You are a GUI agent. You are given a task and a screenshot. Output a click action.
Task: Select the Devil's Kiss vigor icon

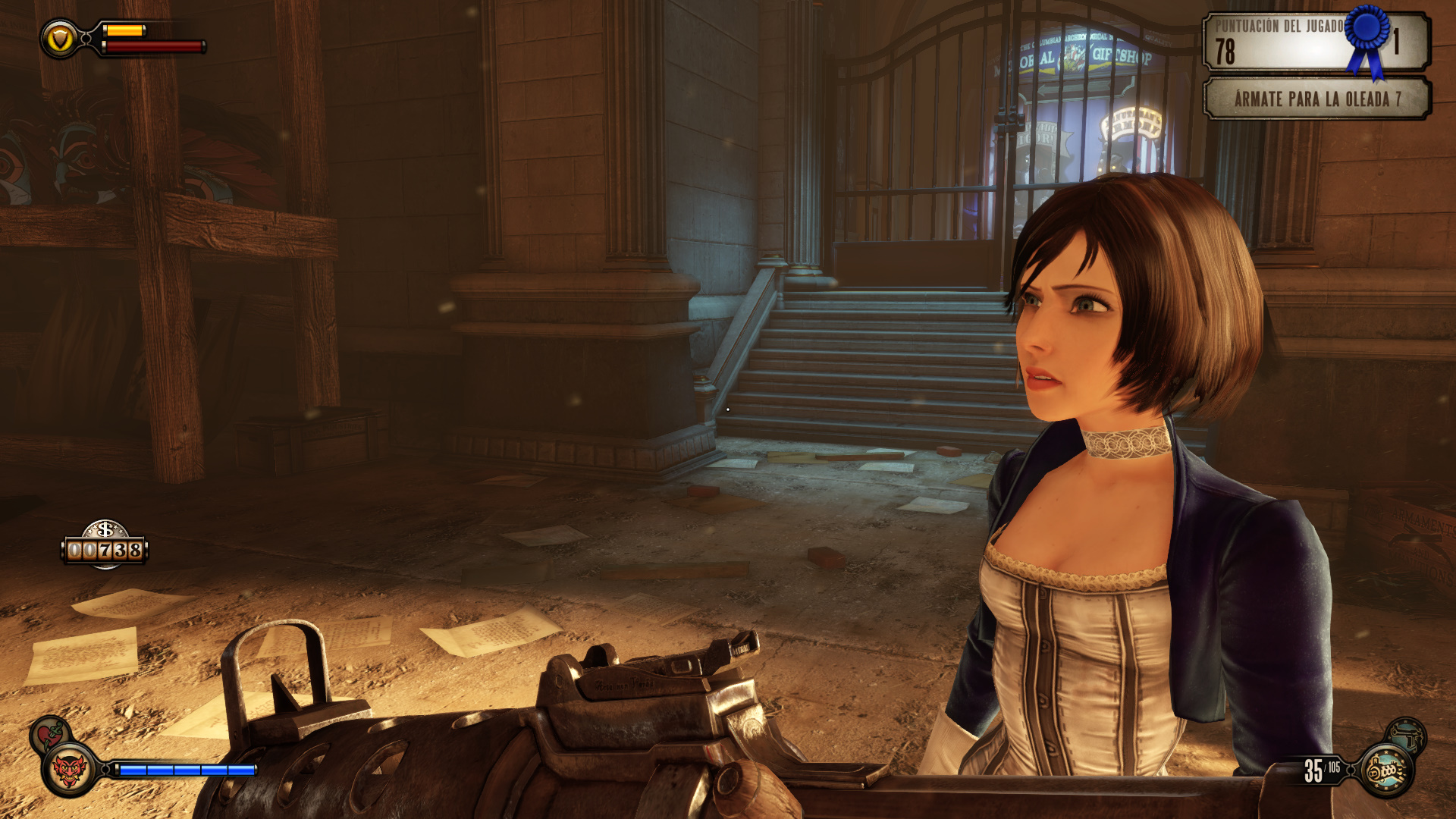pyautogui.click(x=70, y=770)
